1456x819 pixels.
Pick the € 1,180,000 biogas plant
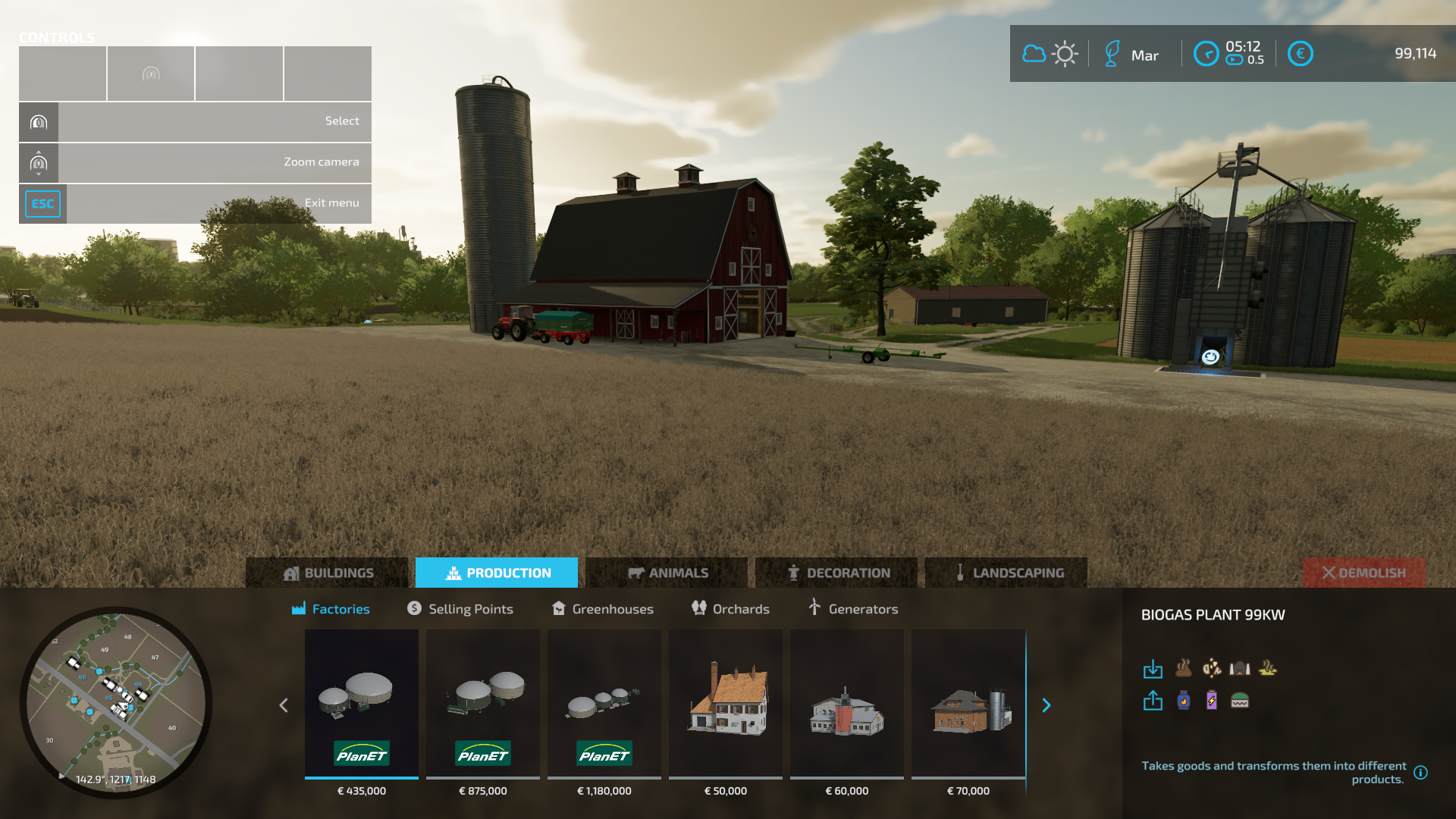point(604,704)
